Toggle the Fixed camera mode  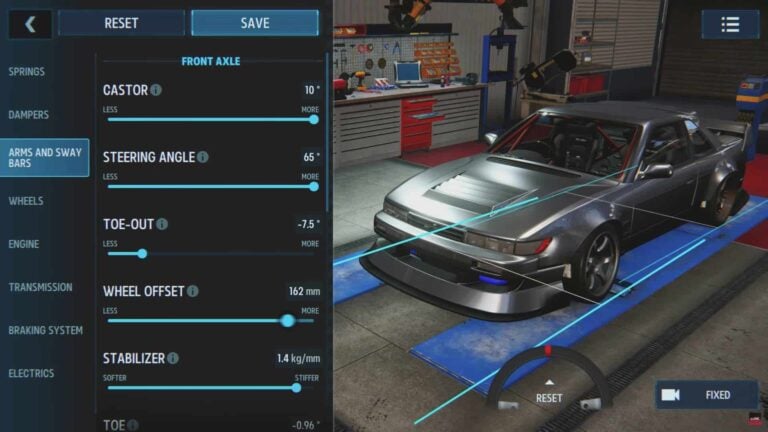point(706,395)
